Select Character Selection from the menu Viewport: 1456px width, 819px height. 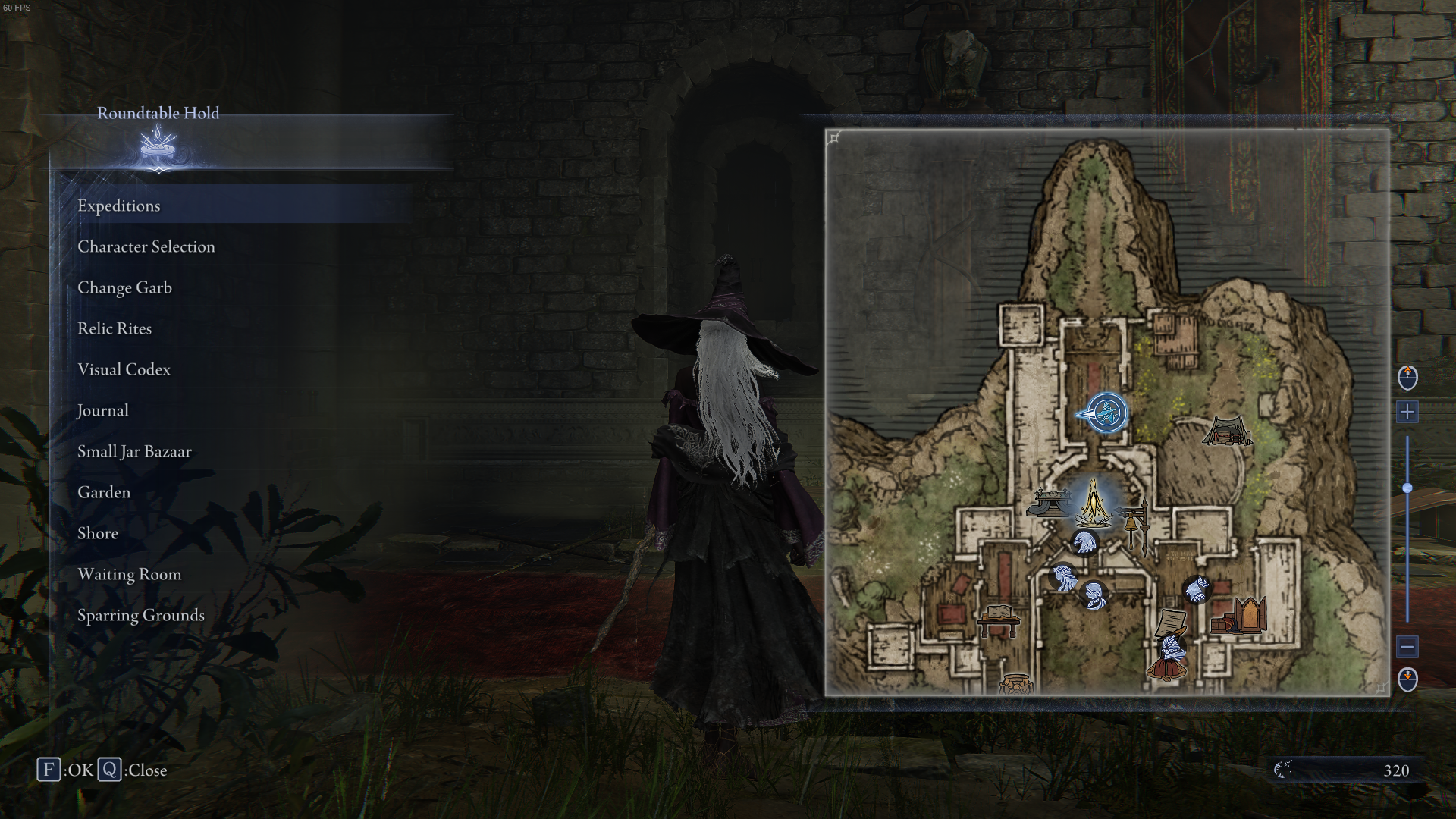click(x=146, y=246)
